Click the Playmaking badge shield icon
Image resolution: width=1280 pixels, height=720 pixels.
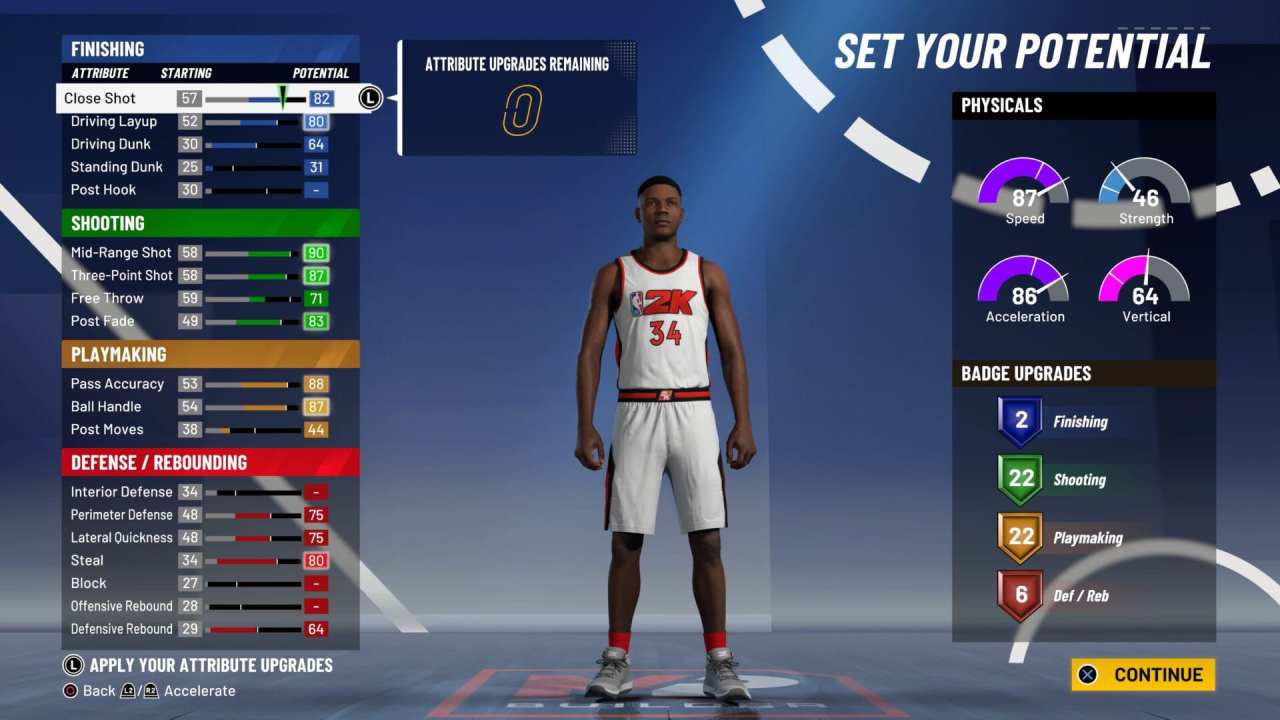[1019, 536]
